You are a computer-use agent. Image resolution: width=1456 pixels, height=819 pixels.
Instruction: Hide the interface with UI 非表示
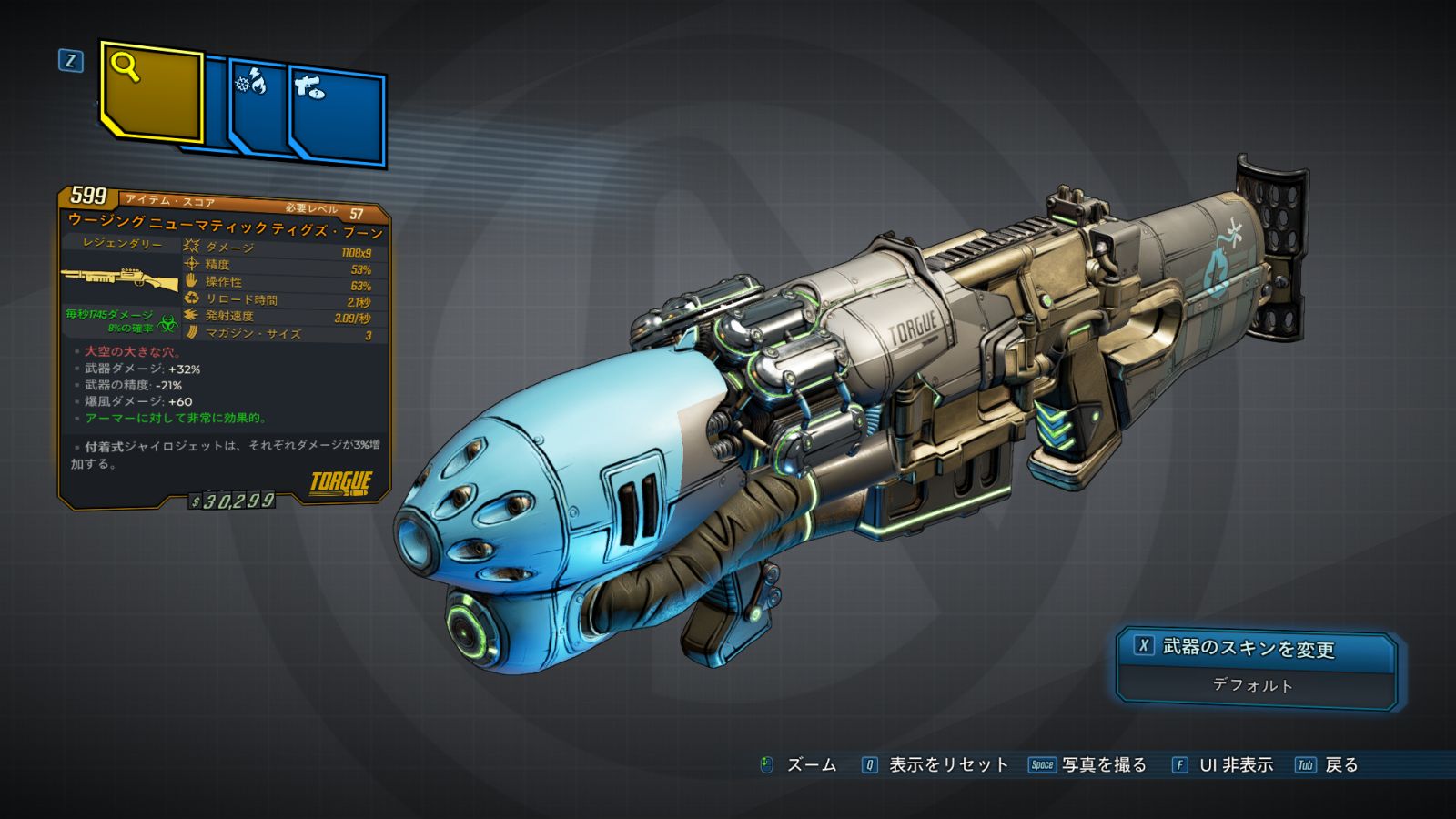point(1223,765)
